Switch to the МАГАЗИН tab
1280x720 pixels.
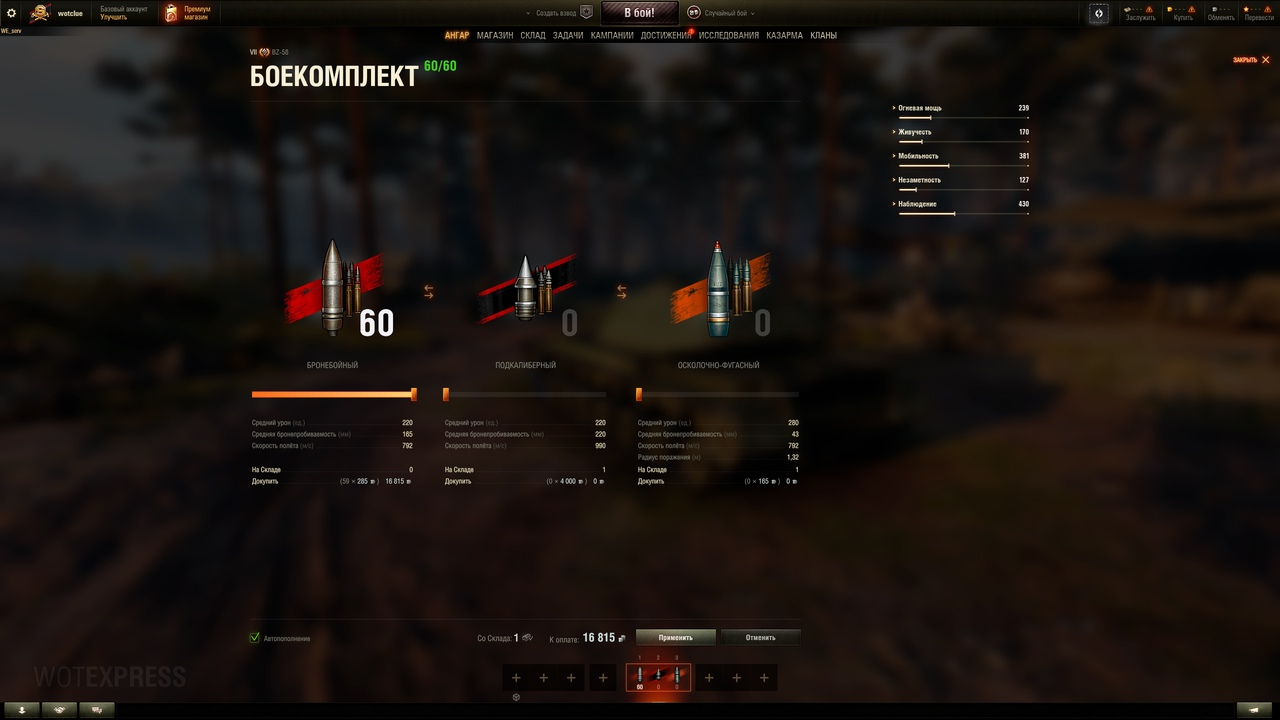pyautogui.click(x=495, y=35)
